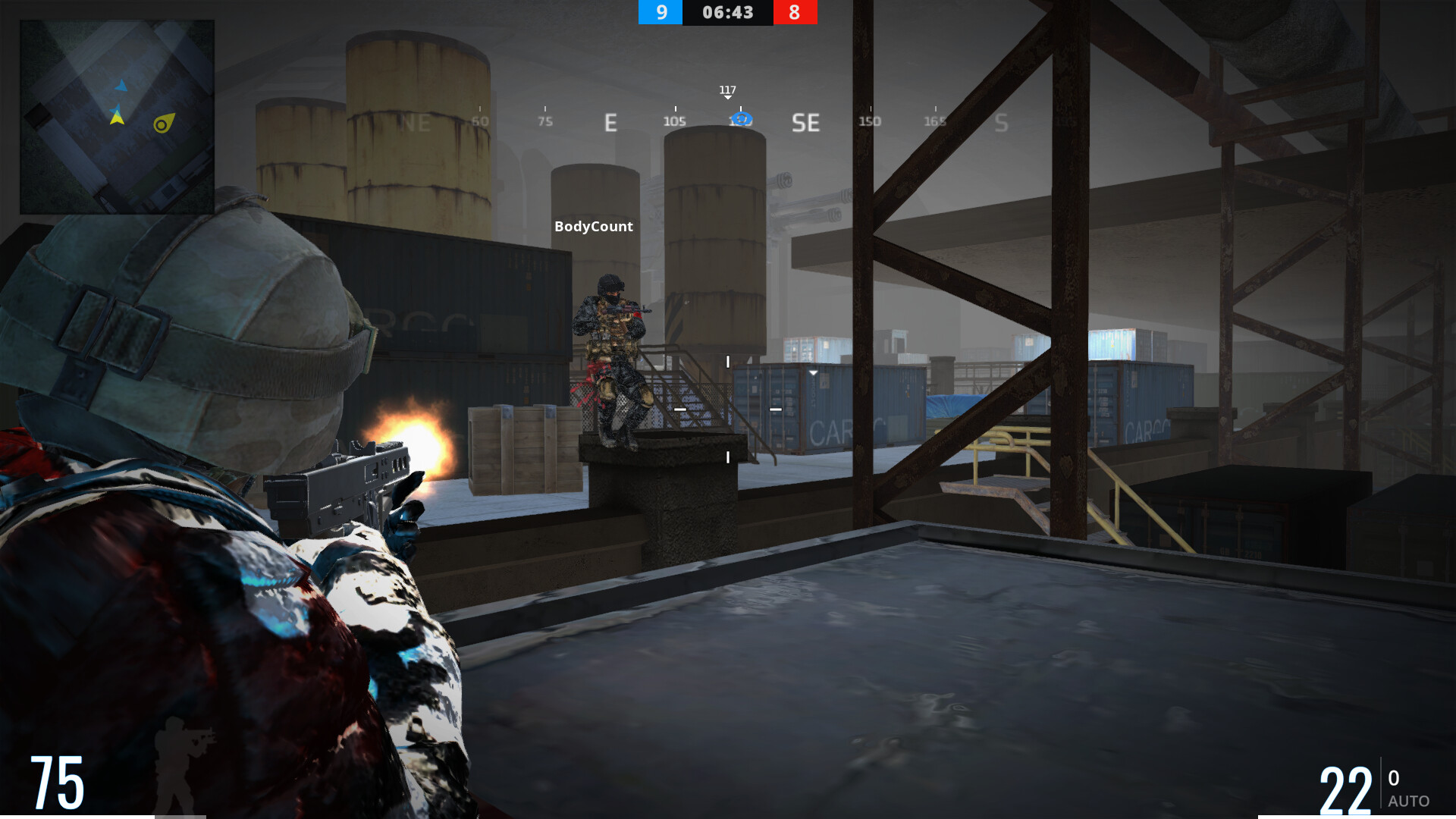This screenshot has width=1456, height=819.
Task: Select the SE compass heading
Action: coord(805,123)
